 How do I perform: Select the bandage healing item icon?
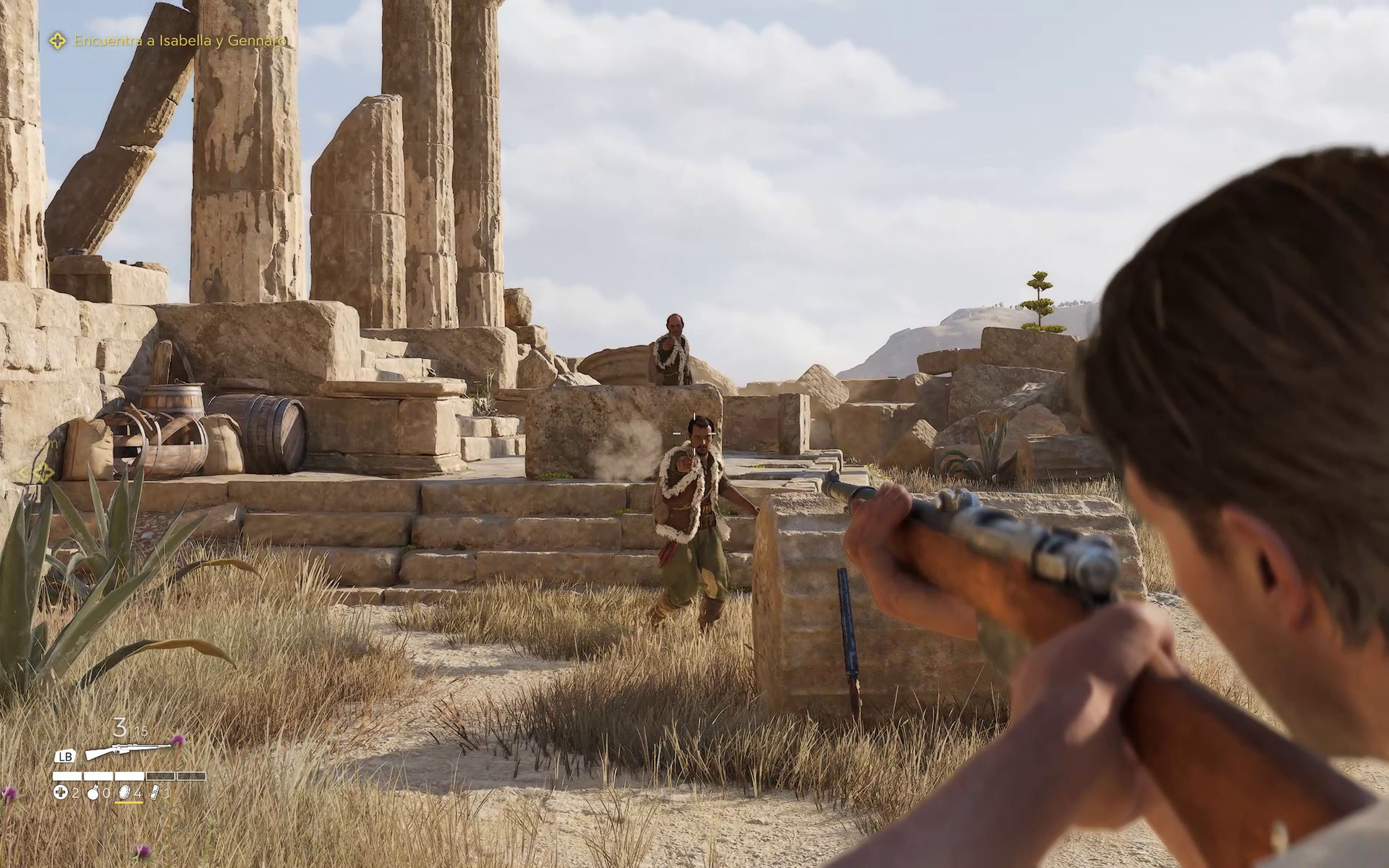60,793
